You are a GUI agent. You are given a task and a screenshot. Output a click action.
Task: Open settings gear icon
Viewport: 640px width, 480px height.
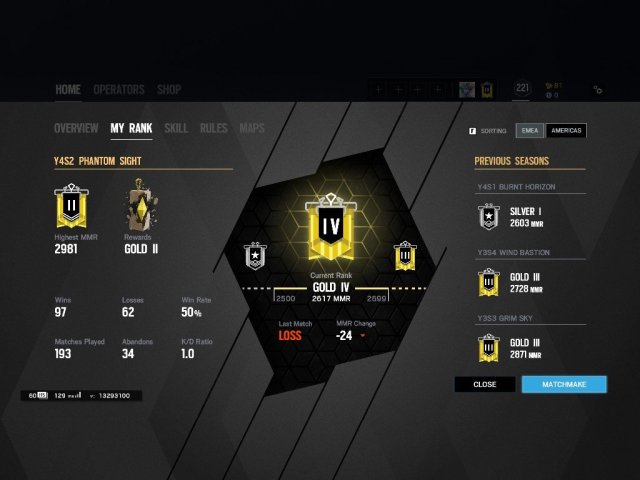coord(597,90)
